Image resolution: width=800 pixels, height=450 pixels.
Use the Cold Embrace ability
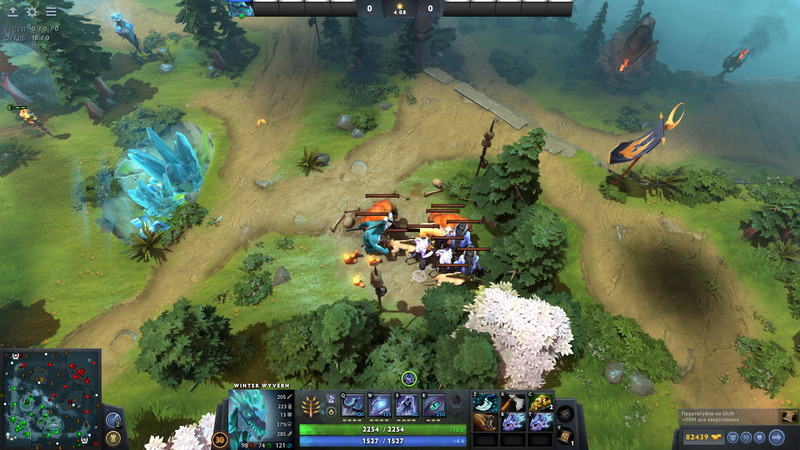pos(407,405)
